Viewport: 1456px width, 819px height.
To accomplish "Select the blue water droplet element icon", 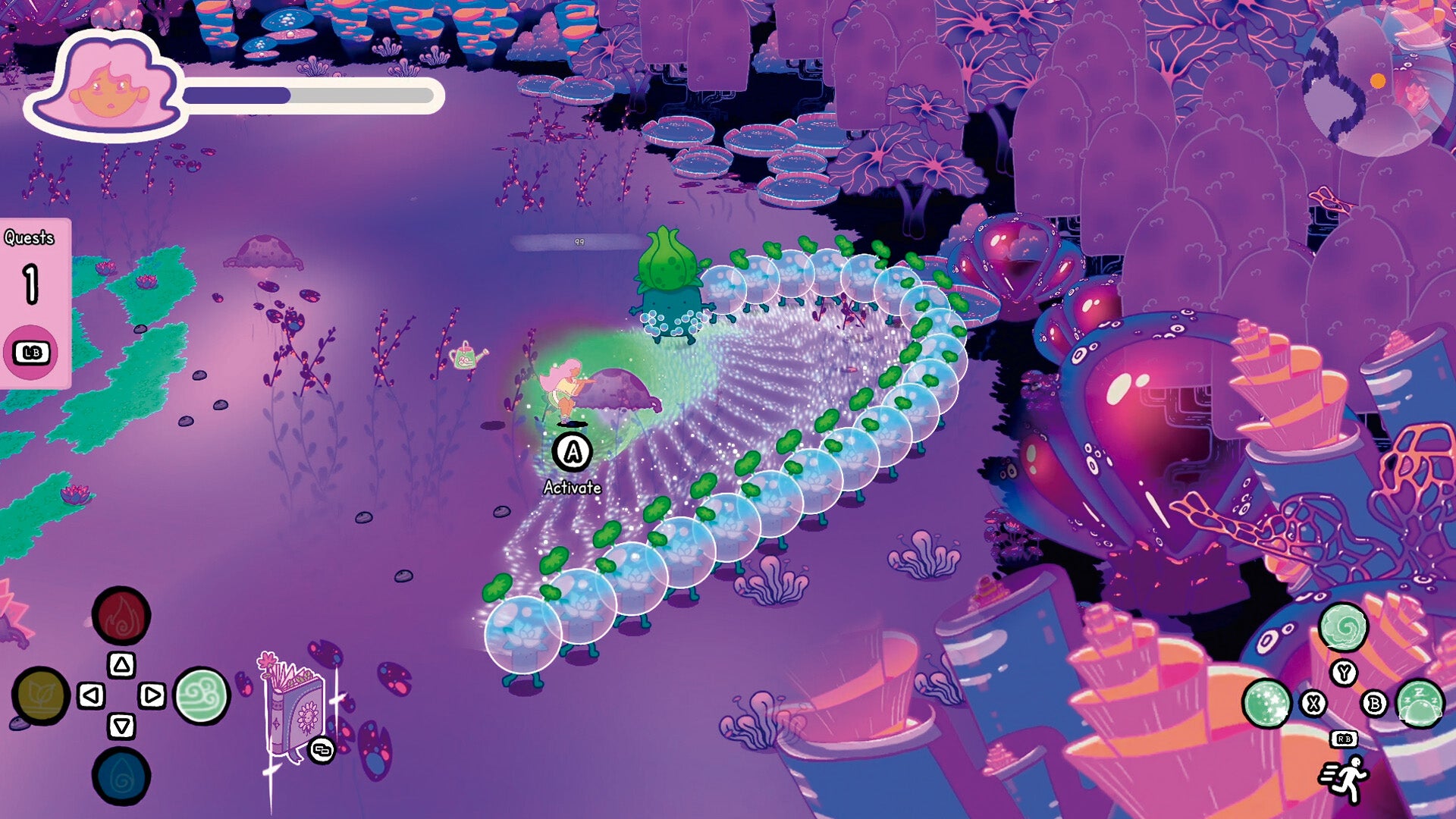I will (121, 777).
